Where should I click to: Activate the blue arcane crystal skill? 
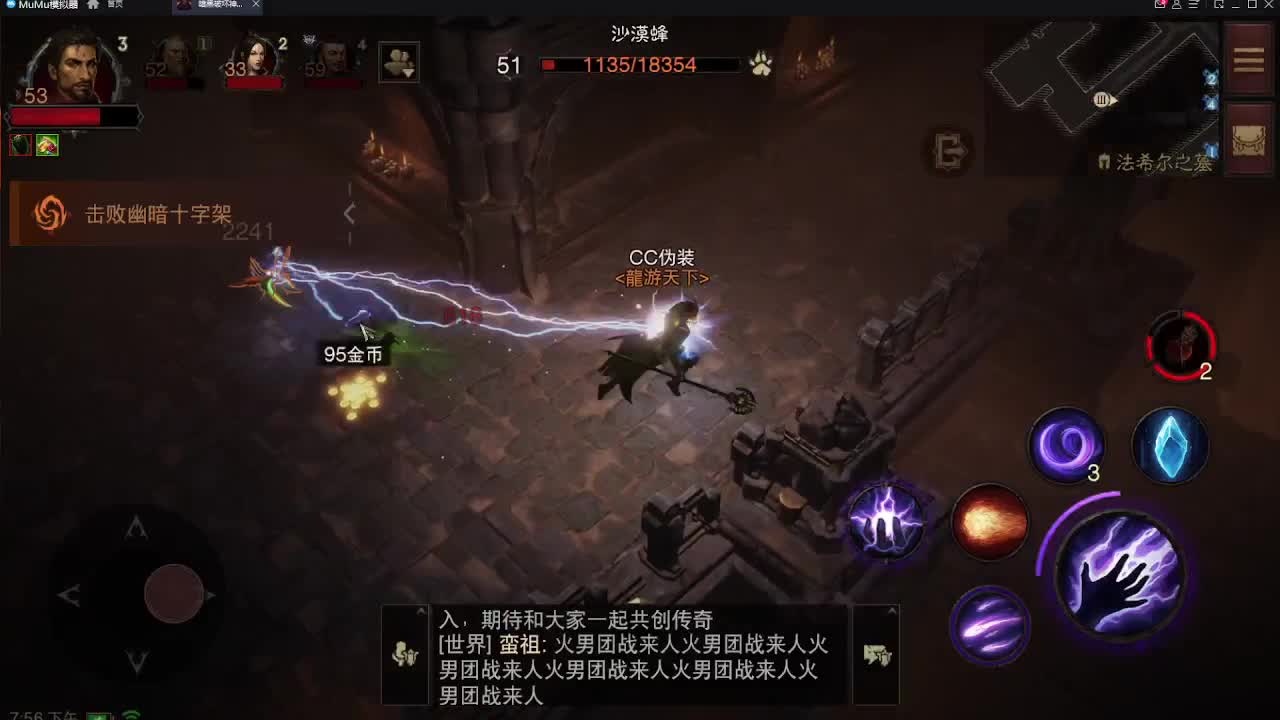click(x=1169, y=446)
